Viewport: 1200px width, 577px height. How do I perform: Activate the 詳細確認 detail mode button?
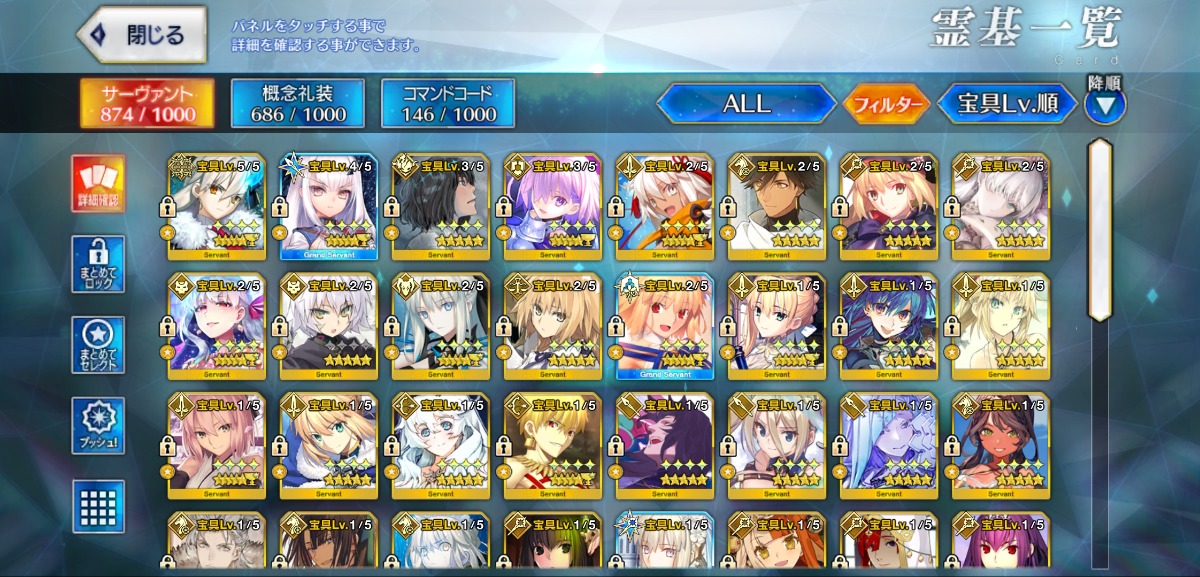[99, 185]
